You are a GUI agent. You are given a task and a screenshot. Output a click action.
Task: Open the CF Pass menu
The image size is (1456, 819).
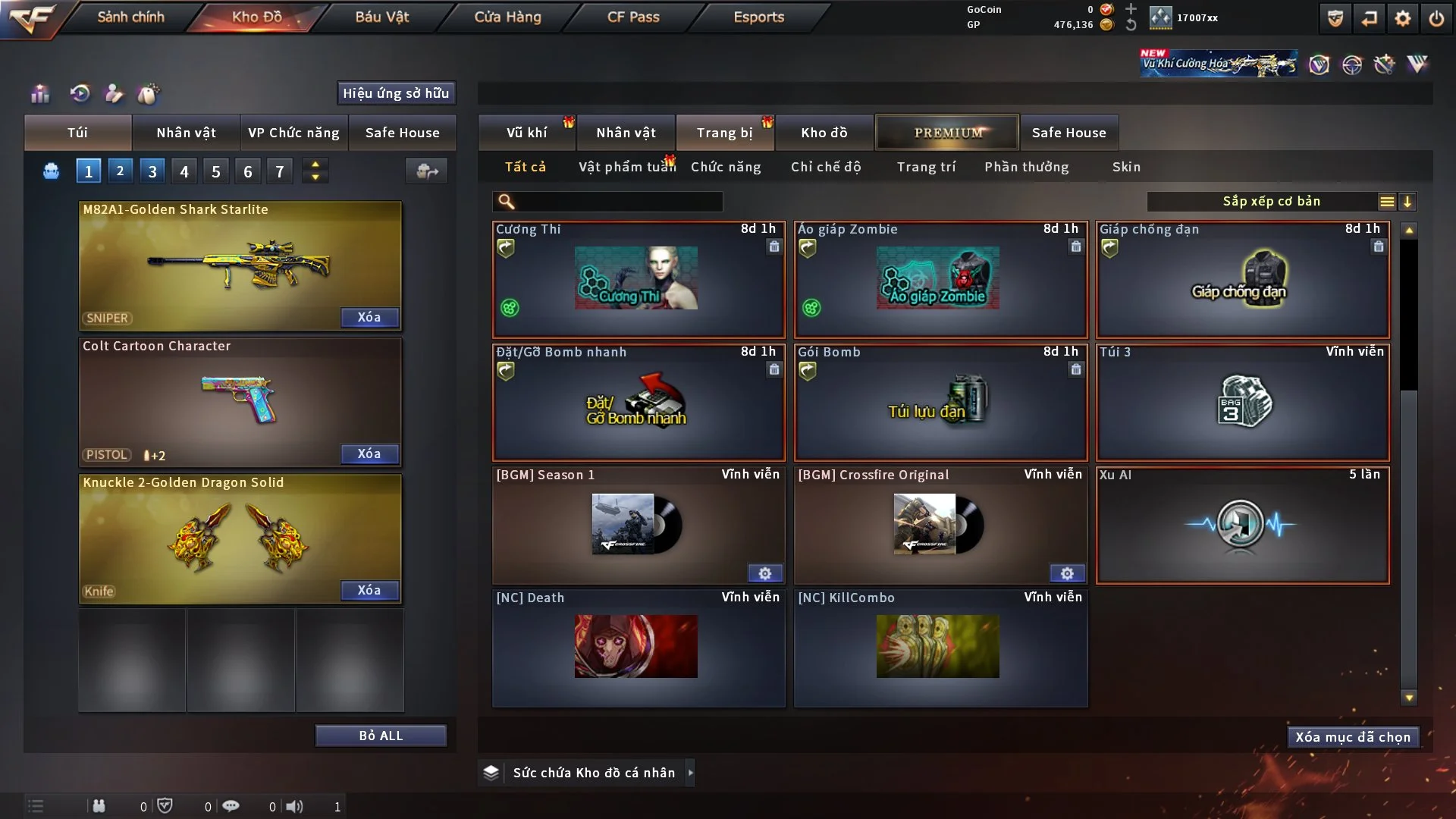pyautogui.click(x=633, y=17)
